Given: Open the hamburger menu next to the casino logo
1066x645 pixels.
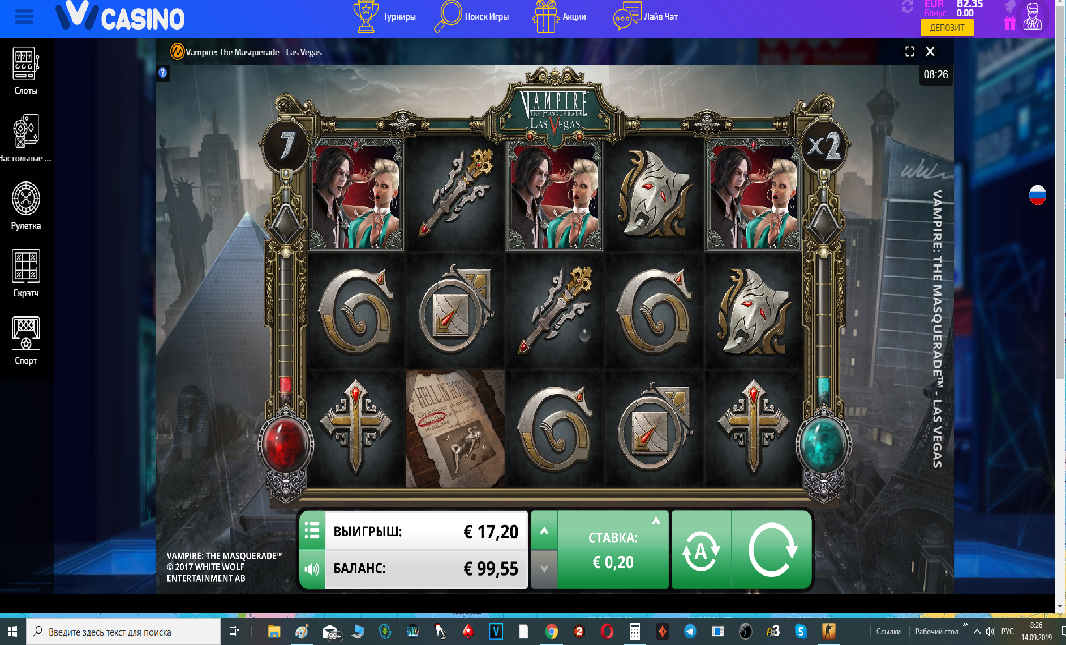Looking at the screenshot, I should tap(24, 17).
